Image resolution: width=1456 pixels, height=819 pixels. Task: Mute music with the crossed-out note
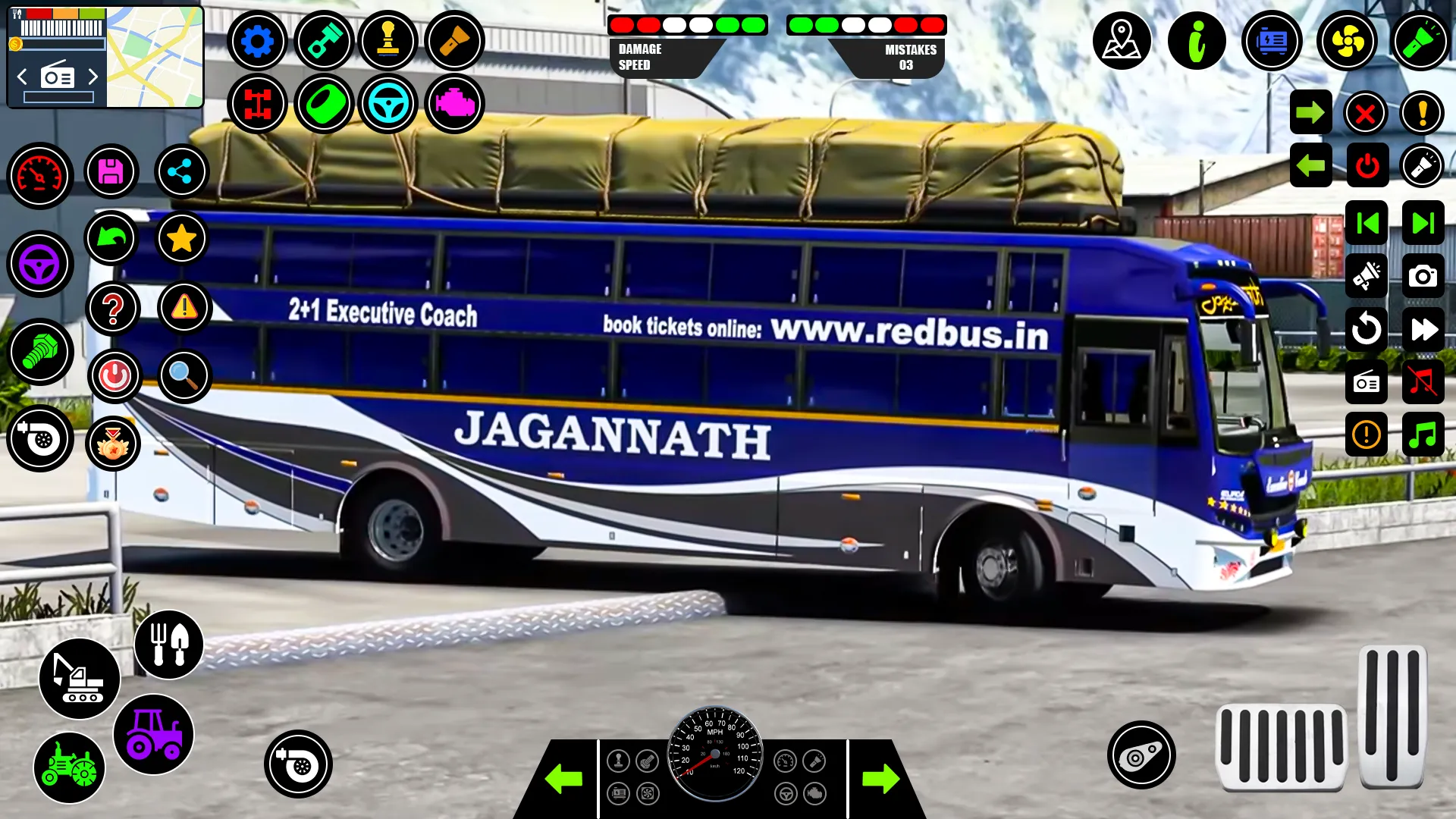click(1423, 382)
